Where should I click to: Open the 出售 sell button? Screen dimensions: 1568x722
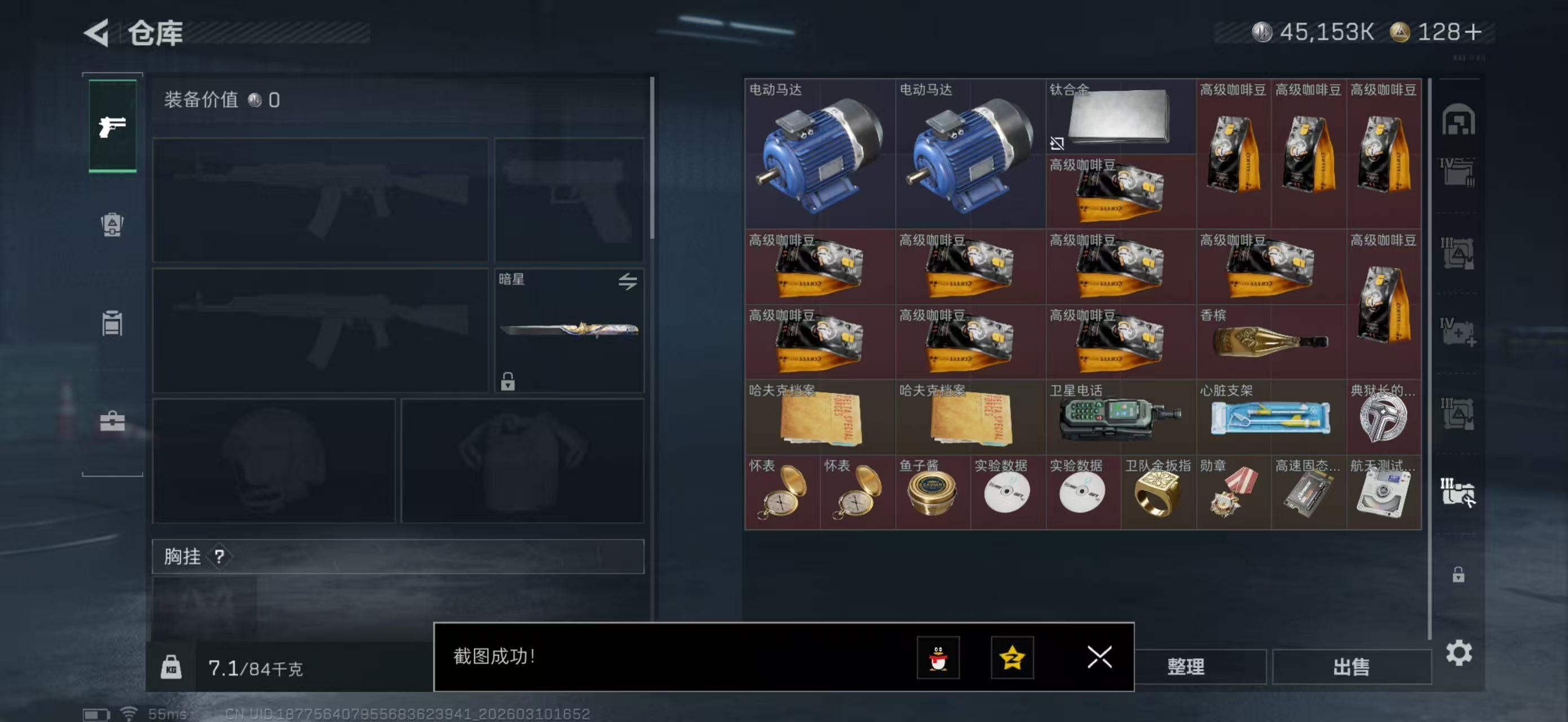(x=1351, y=667)
